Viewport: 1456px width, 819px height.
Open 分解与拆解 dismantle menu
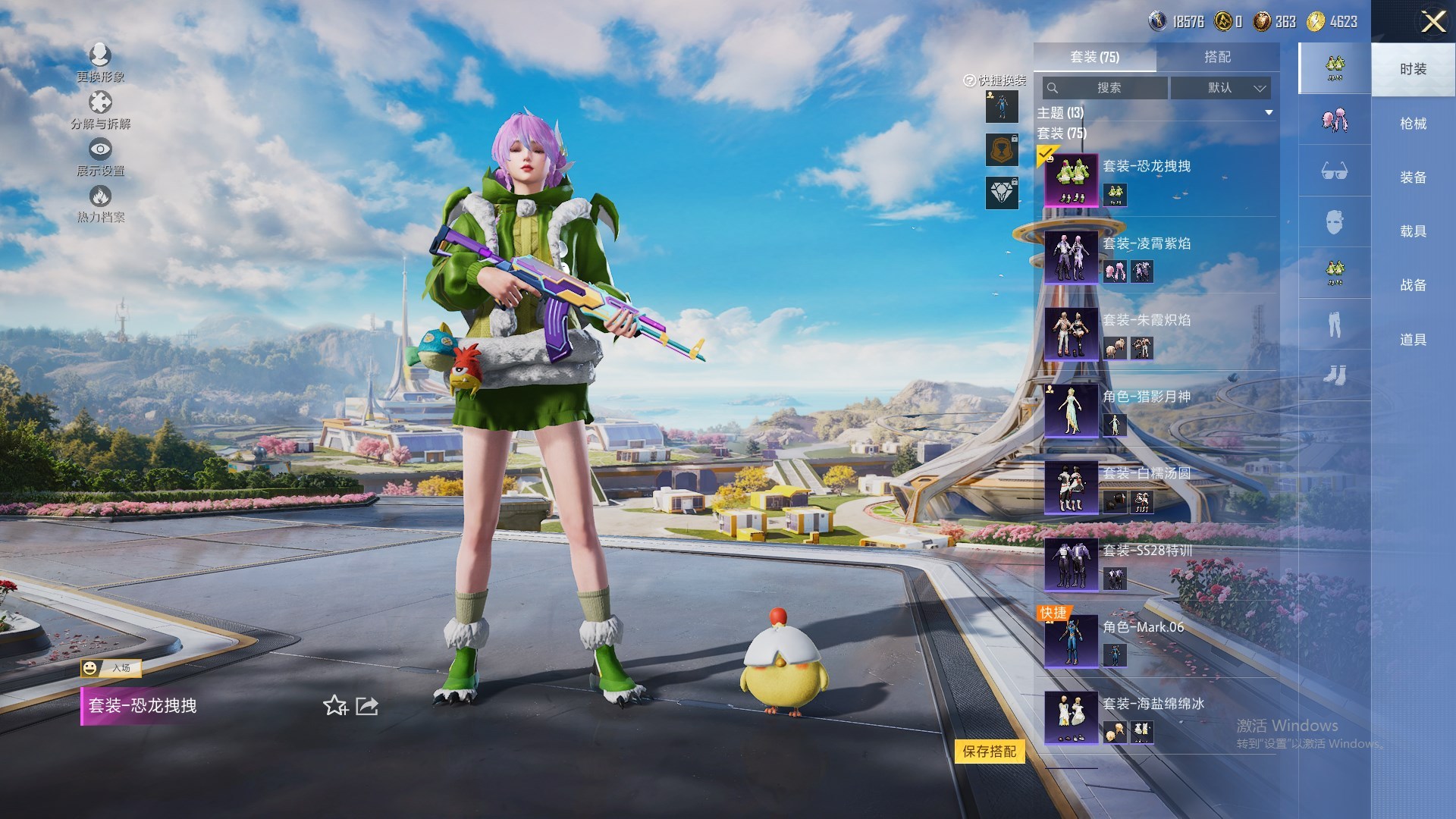pos(100,110)
